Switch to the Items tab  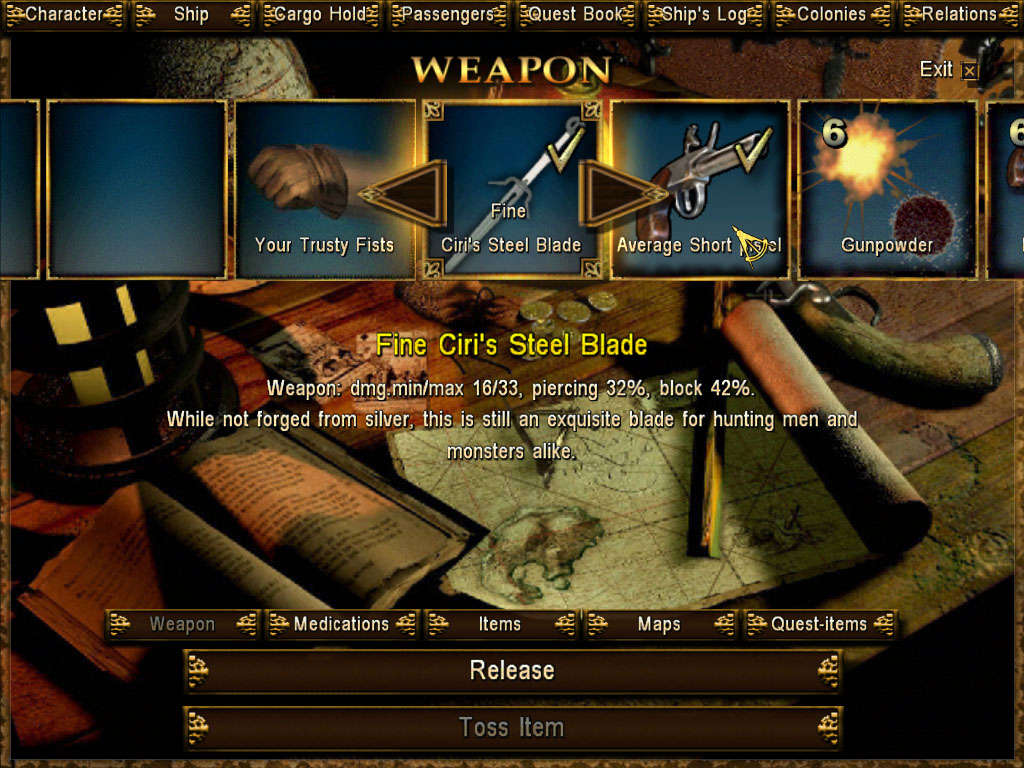click(x=500, y=624)
